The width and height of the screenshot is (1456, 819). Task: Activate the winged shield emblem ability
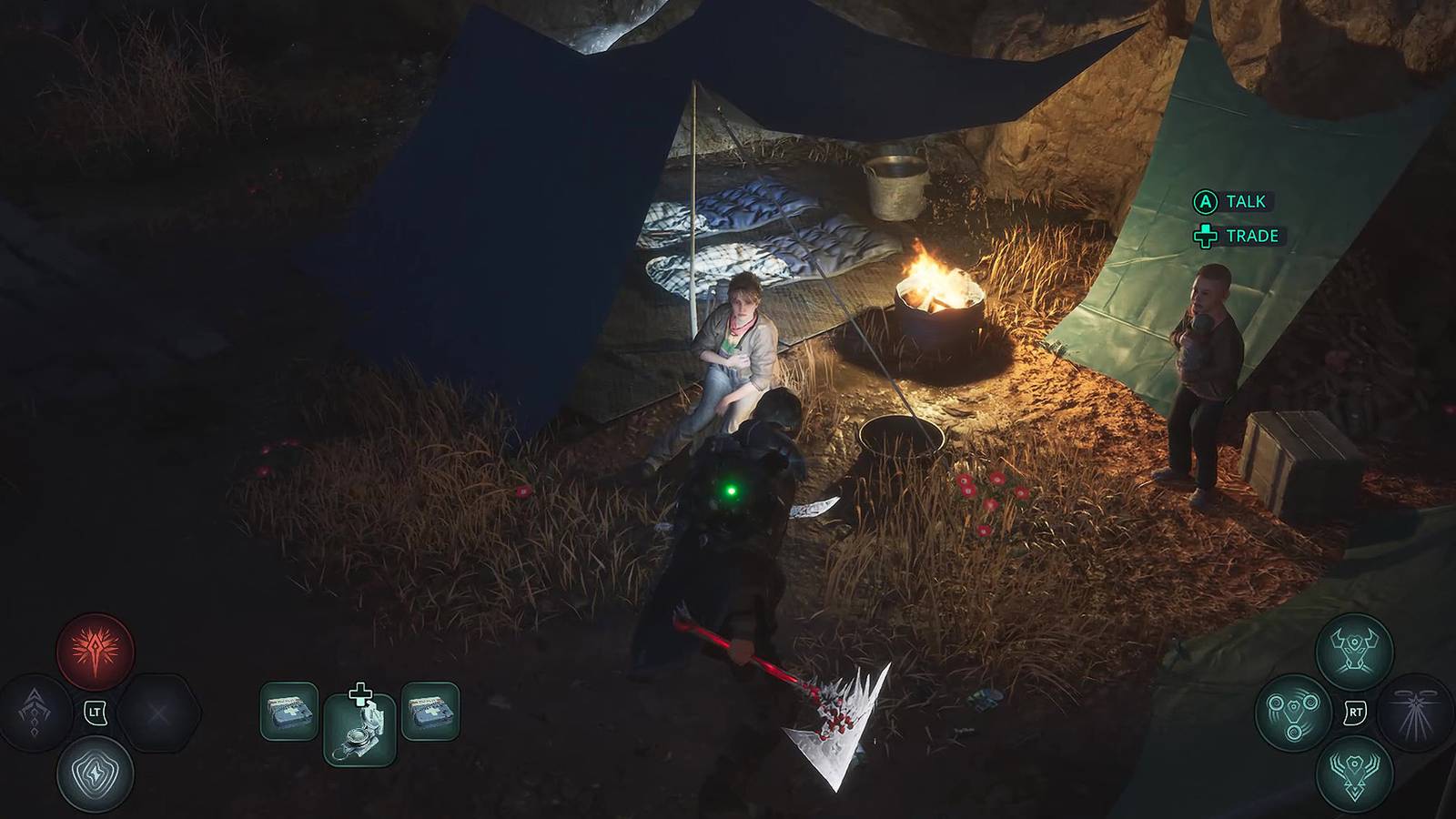point(1354,773)
